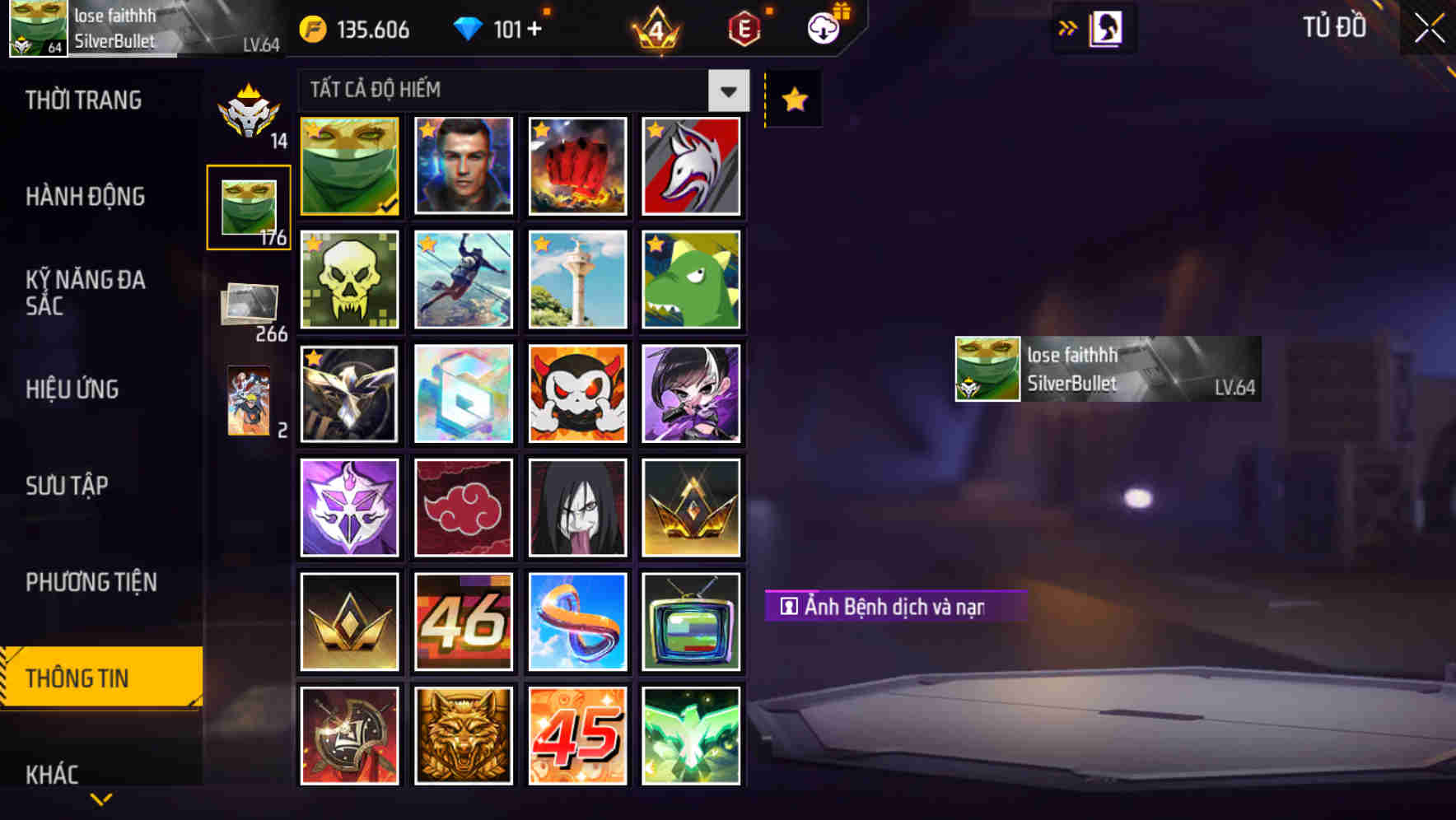Open the avatars category with 176 items
The width and height of the screenshot is (1456, 820).
coord(250,204)
